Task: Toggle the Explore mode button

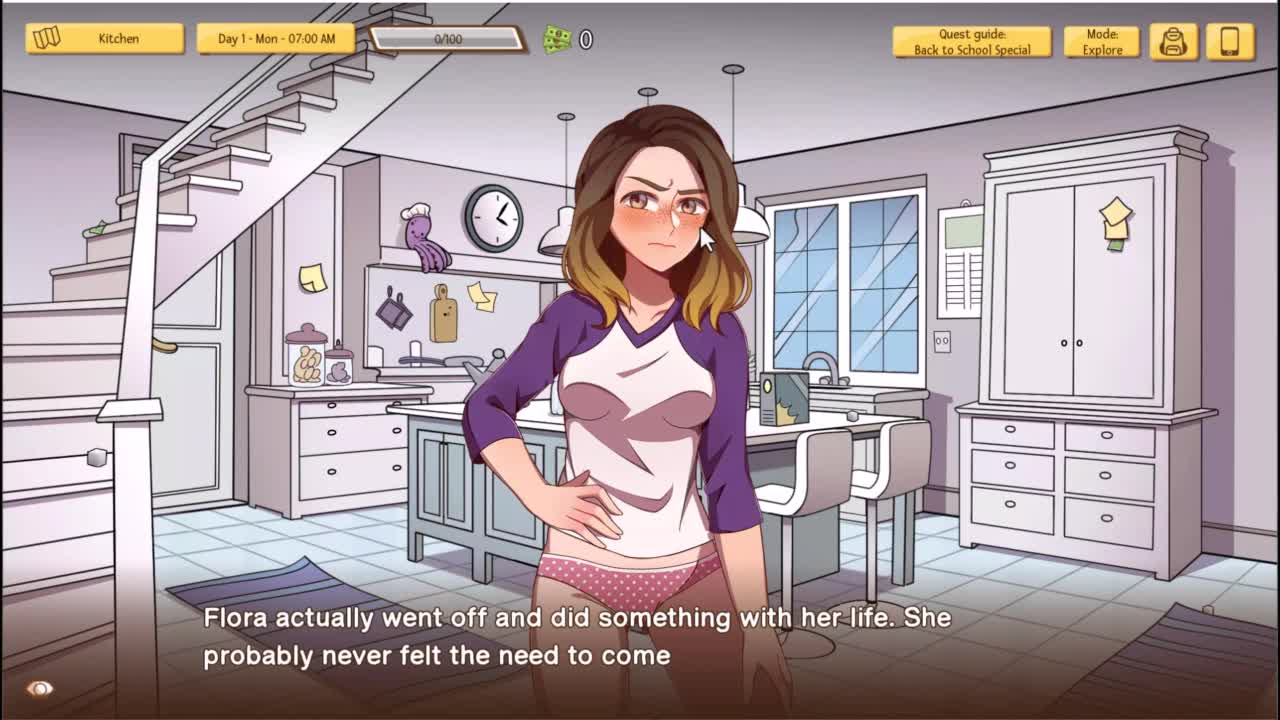Action: pyautogui.click(x=1101, y=42)
